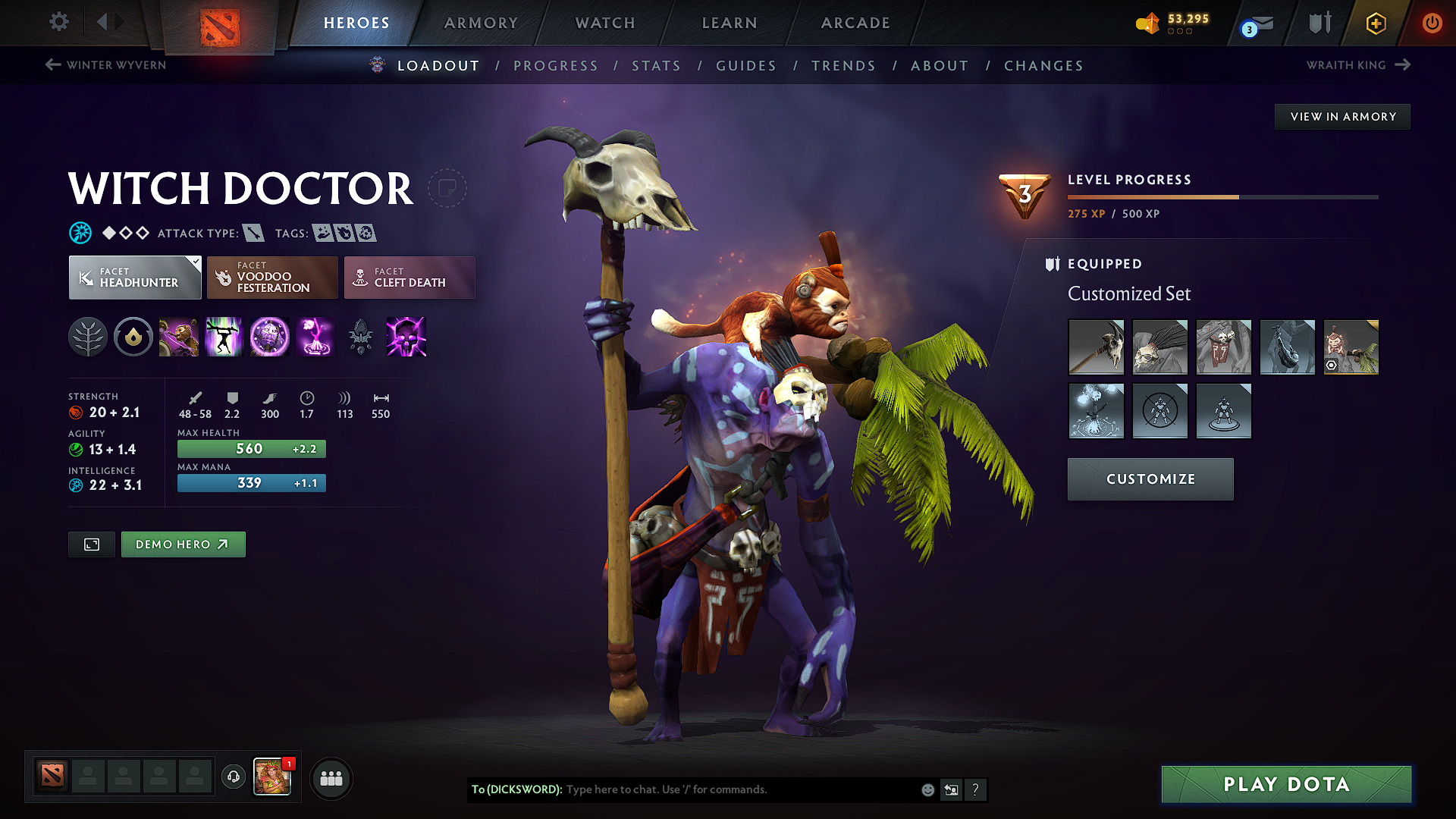Image resolution: width=1456 pixels, height=819 pixels.
Task: Select the Voodoo Festeration facet
Action: [271, 278]
